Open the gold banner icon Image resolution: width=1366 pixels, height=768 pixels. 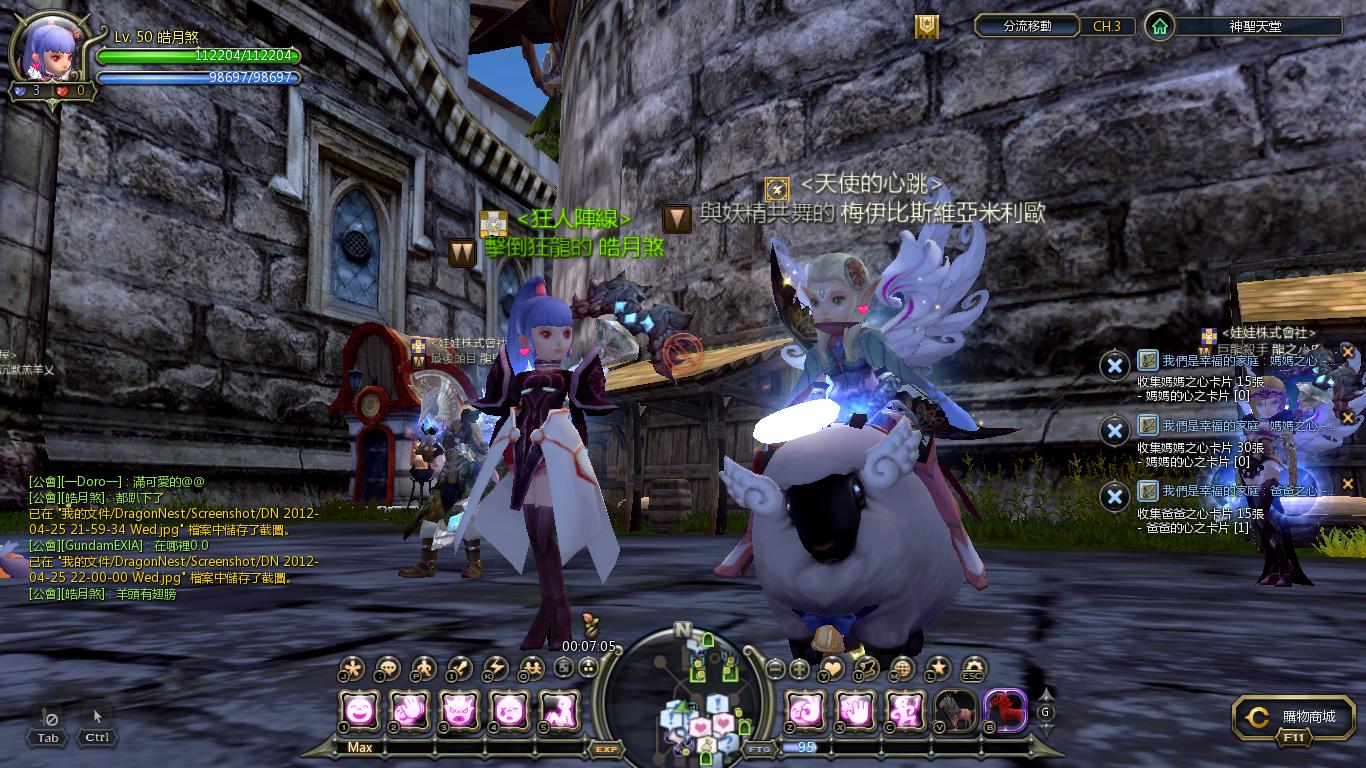point(927,27)
